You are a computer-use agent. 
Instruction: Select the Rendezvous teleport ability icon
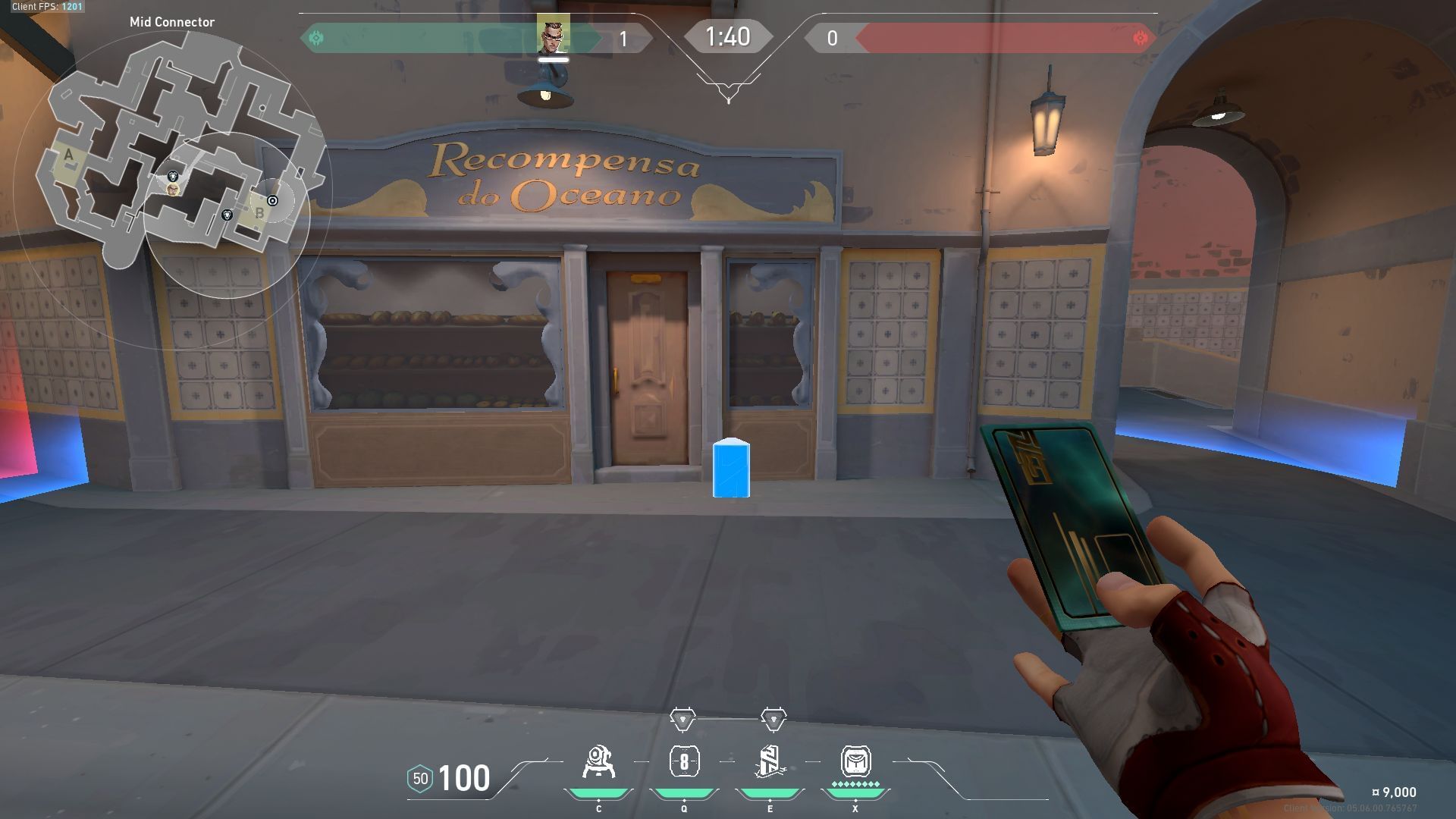pos(770,762)
